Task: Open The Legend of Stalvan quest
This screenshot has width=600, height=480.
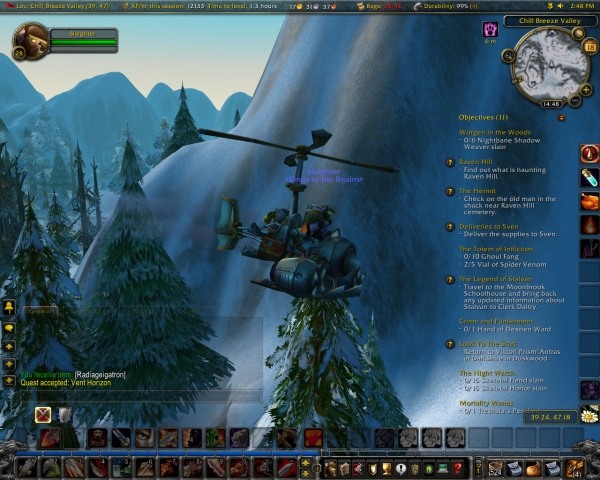Action: (499, 278)
